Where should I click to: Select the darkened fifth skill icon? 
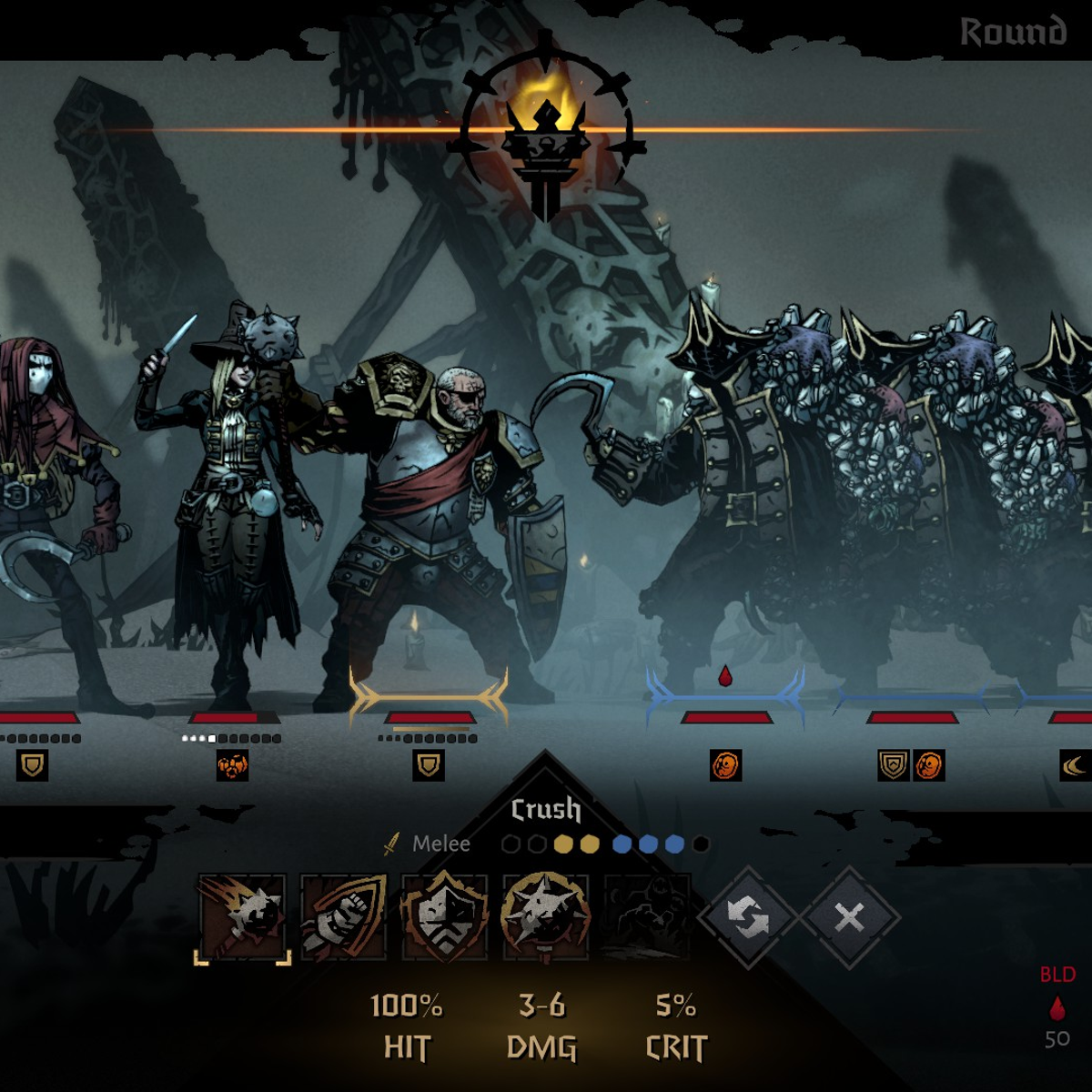click(x=647, y=917)
